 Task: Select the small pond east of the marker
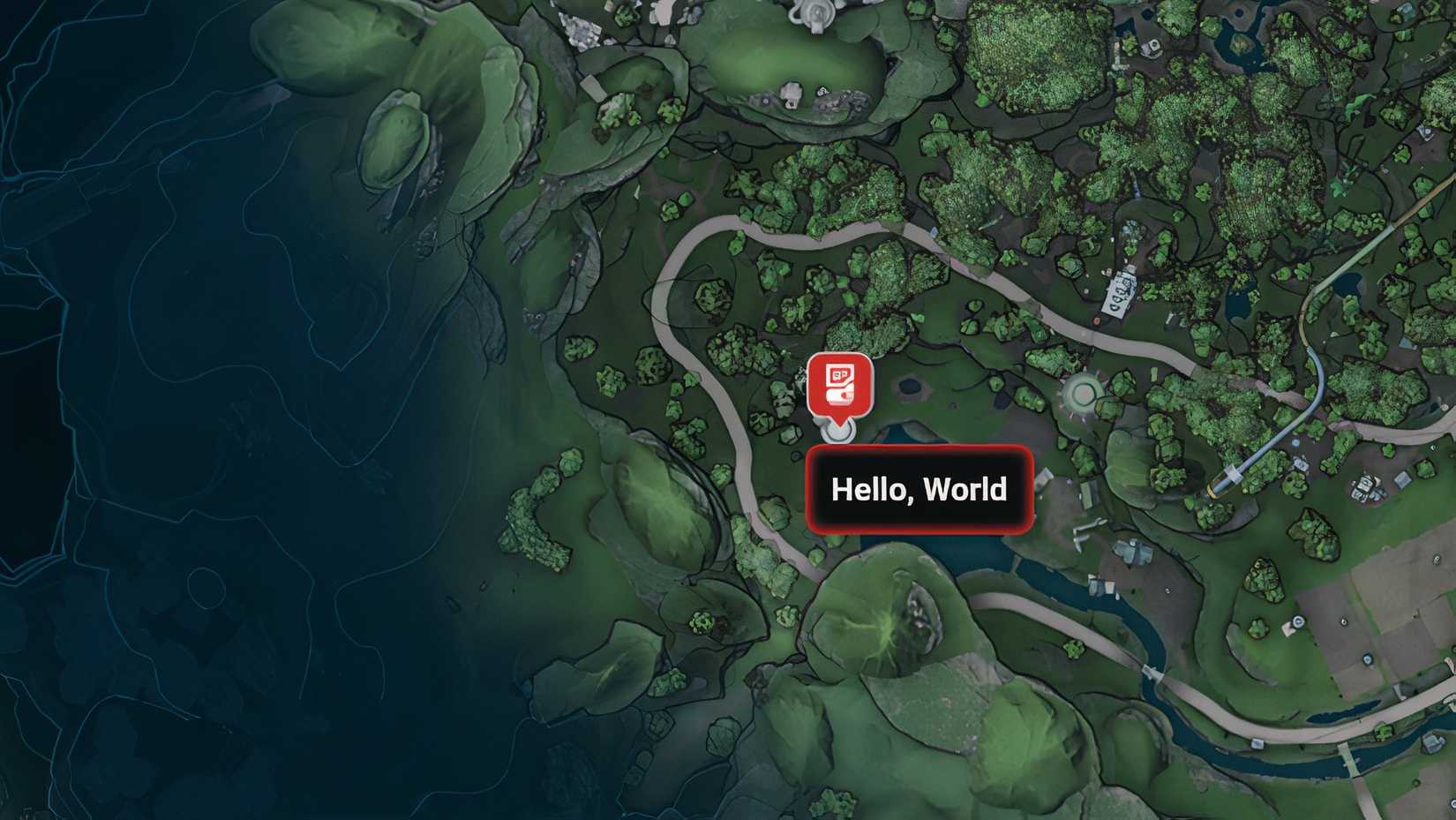[x=909, y=384]
